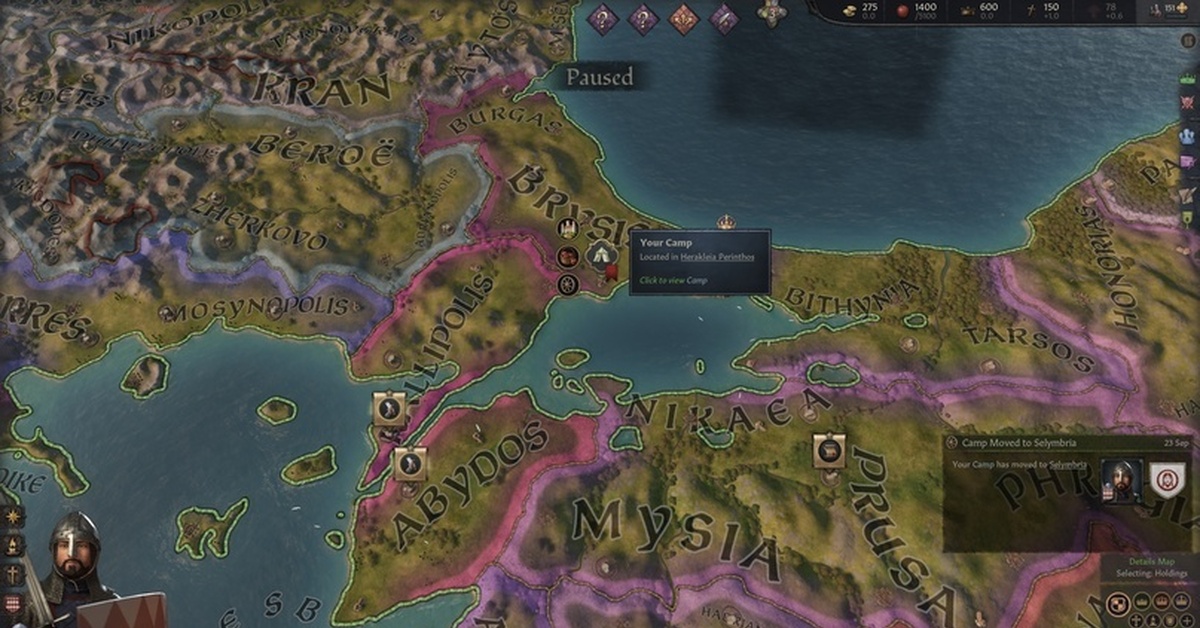Open the purple quill diamond alert
Screen dimensions: 1200x628
tap(724, 17)
